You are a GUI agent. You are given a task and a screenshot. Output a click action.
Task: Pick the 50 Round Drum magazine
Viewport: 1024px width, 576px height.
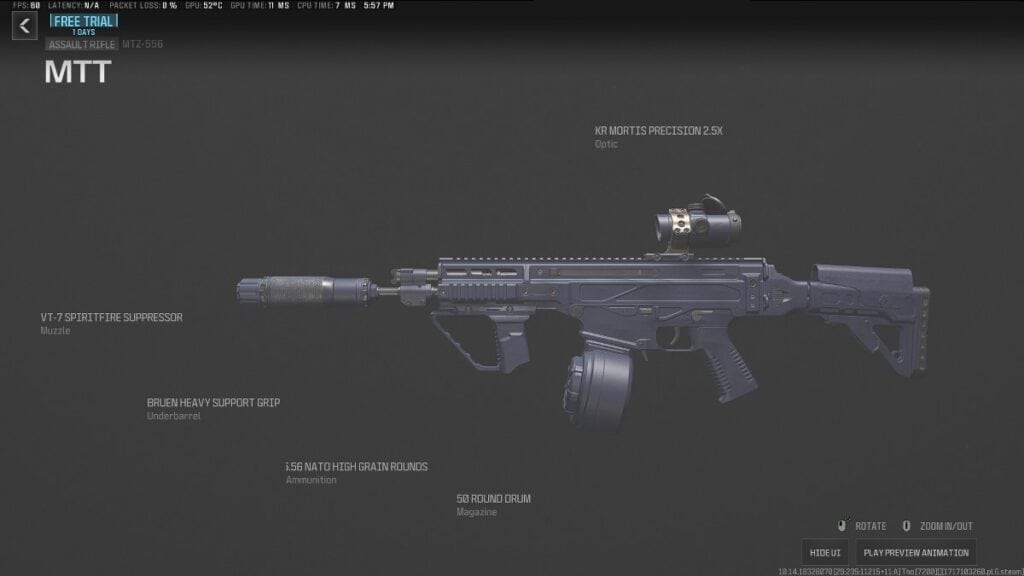pyautogui.click(x=493, y=499)
